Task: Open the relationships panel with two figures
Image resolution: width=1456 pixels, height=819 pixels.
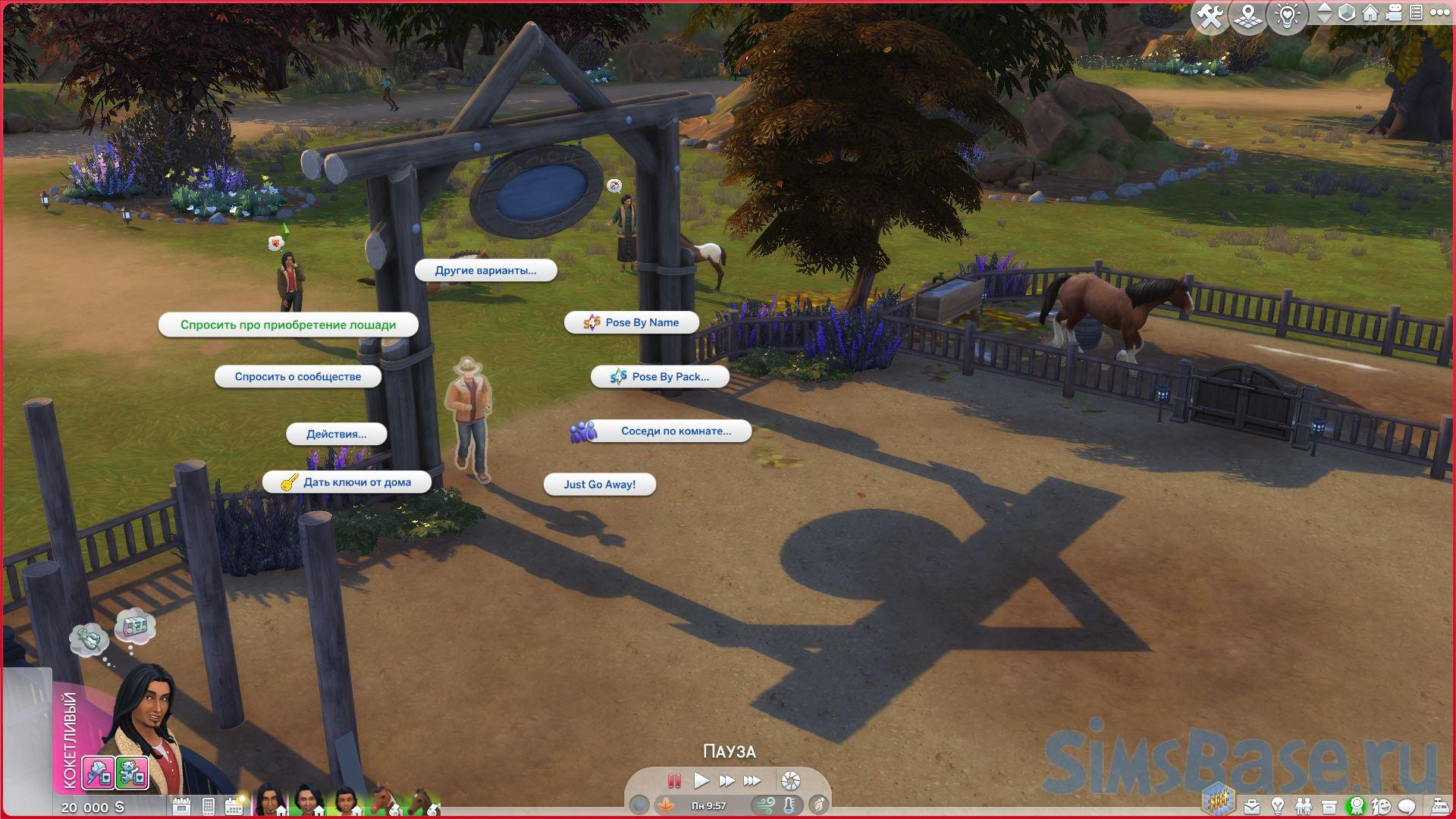Action: coord(1303,806)
